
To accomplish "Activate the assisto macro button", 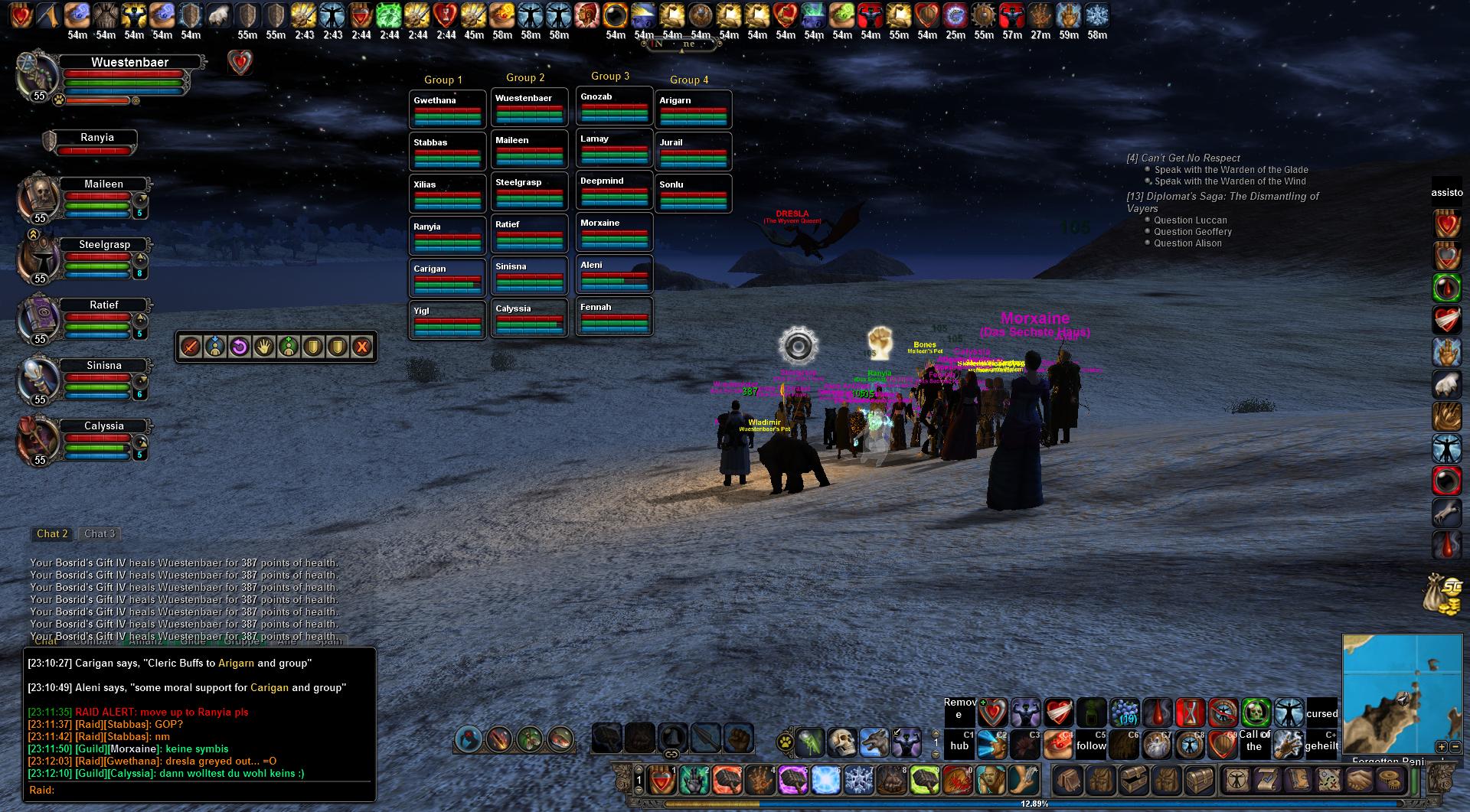I will click(x=1446, y=193).
